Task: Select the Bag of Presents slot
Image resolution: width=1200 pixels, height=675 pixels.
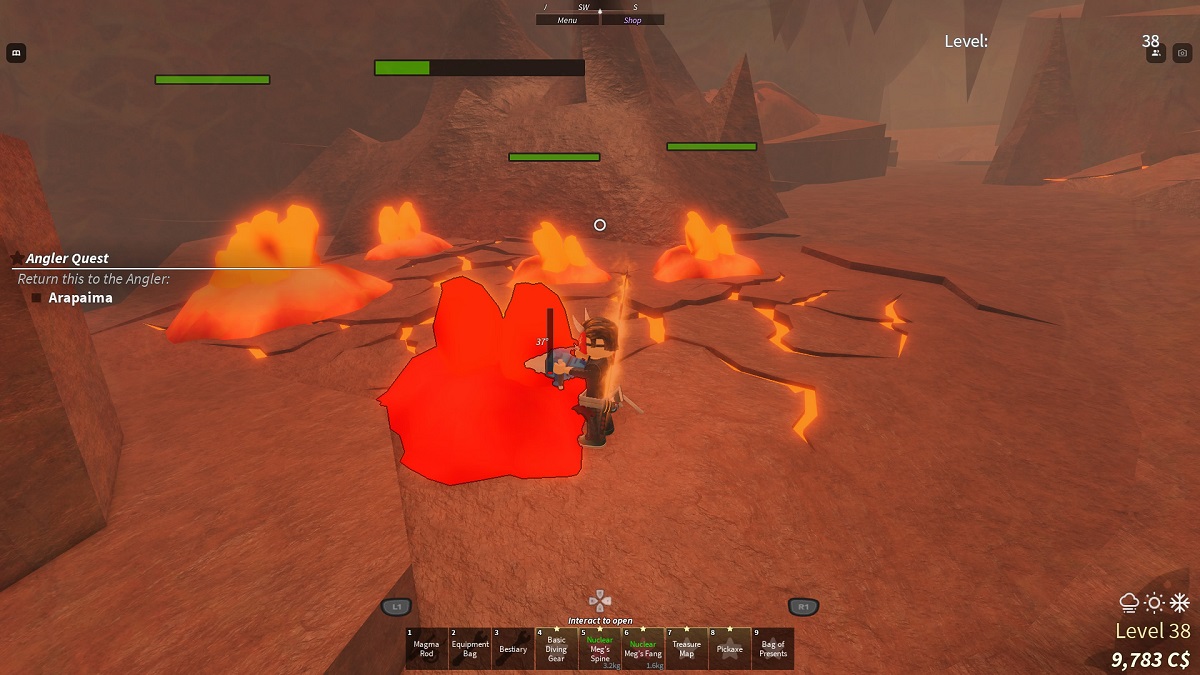Action: click(773, 648)
